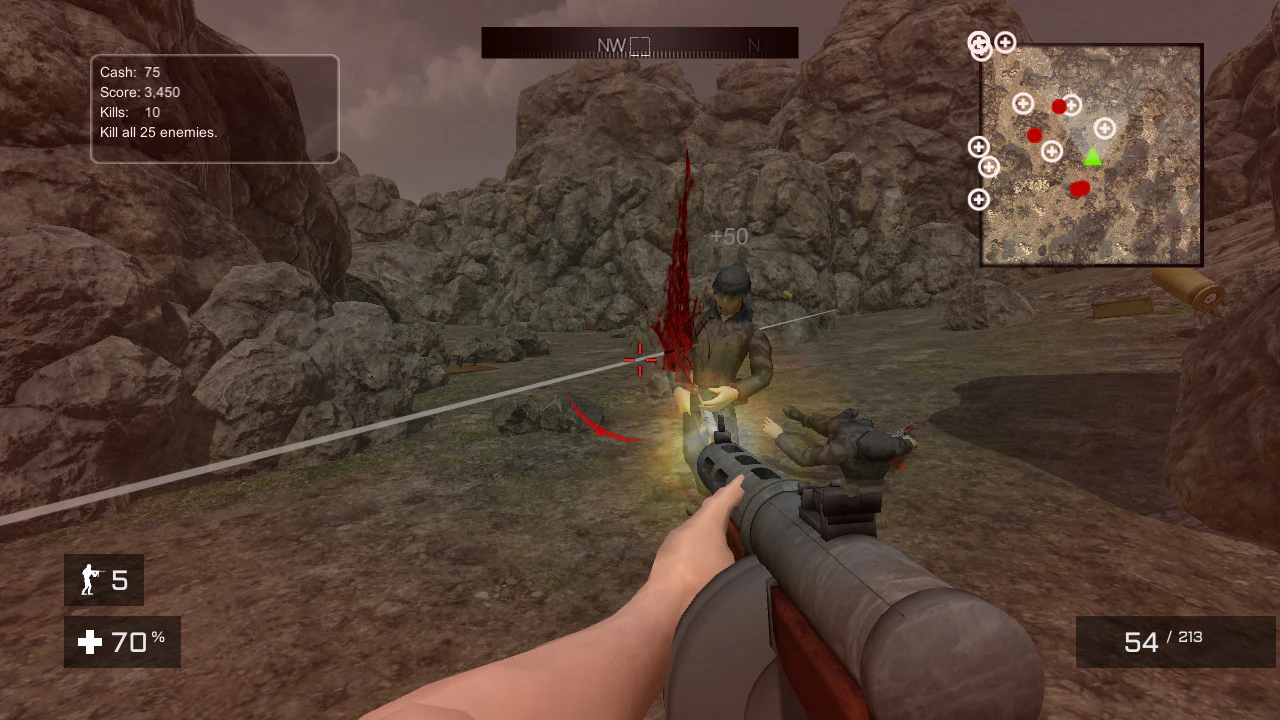Viewport: 1280px width, 720px height.
Task: Toggle the enemy marker at minimap top-left corner
Action: (x=978, y=44)
